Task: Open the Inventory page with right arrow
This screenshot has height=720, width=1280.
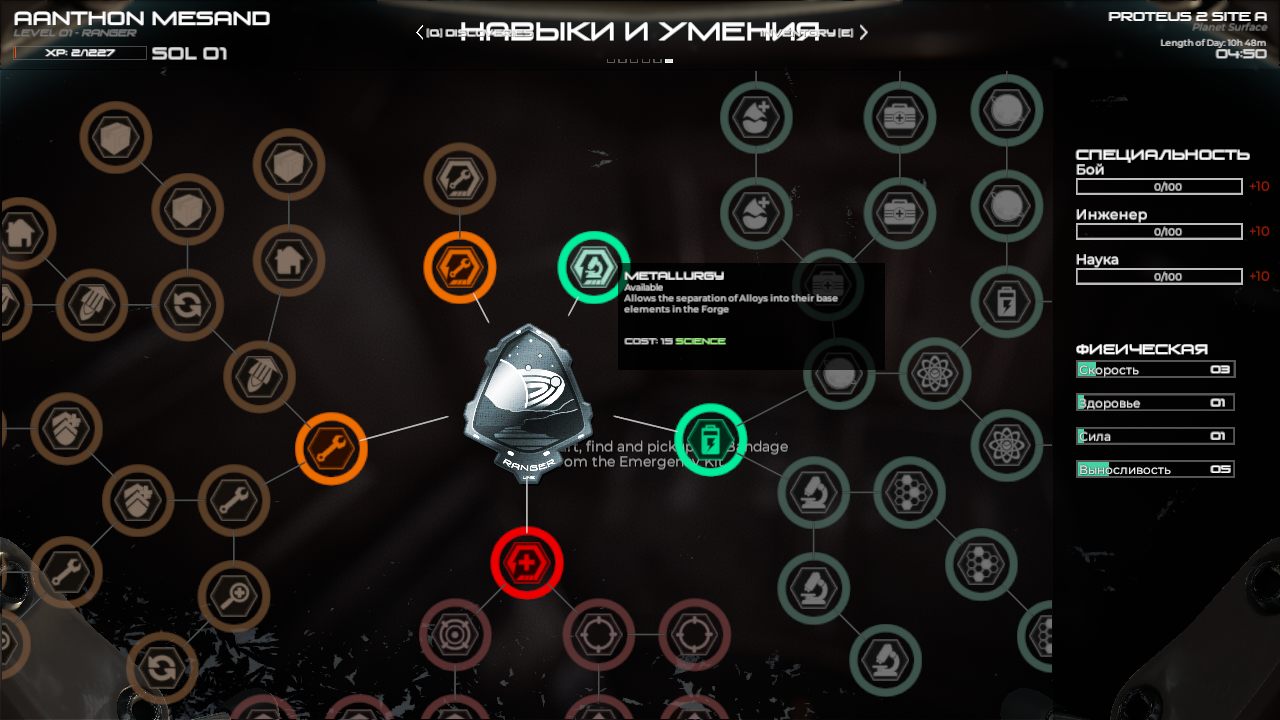Action: [864, 33]
